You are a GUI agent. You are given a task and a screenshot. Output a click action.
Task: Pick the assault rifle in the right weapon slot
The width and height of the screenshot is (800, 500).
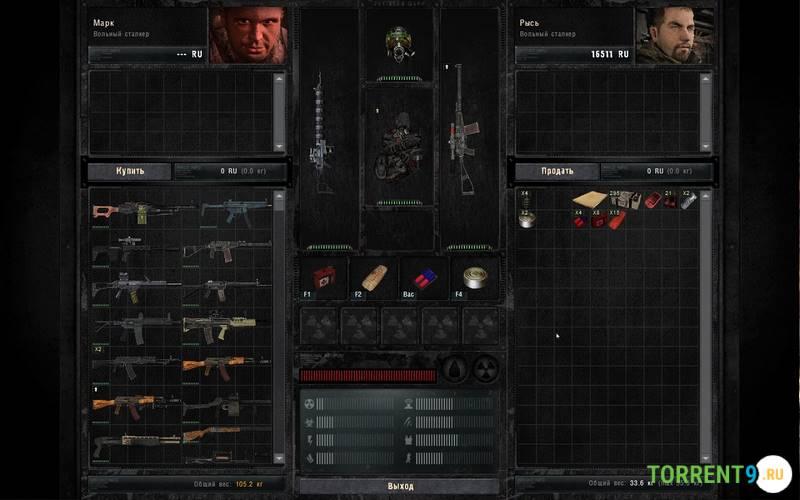465,130
